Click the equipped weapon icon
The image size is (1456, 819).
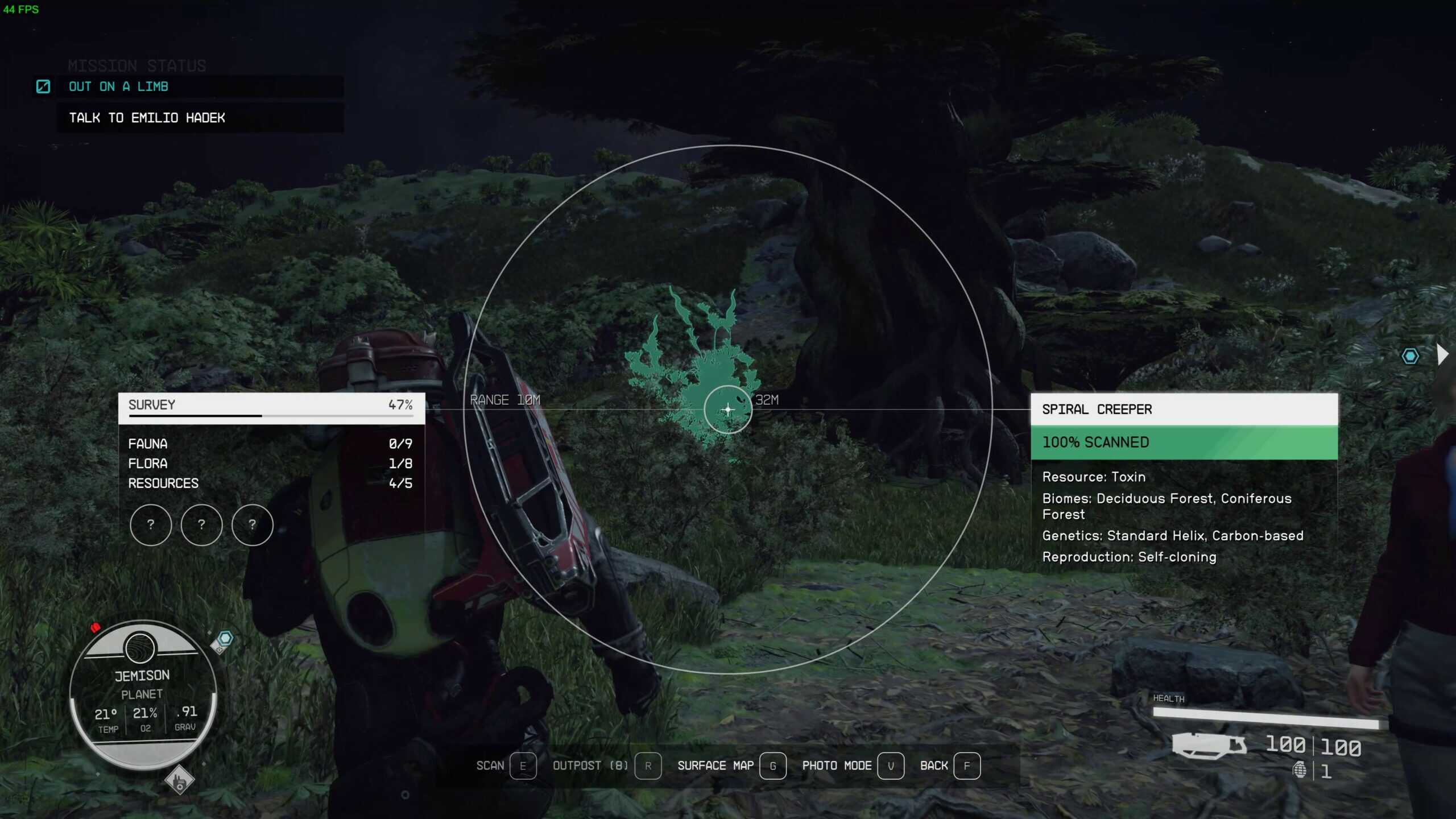[x=1209, y=745]
